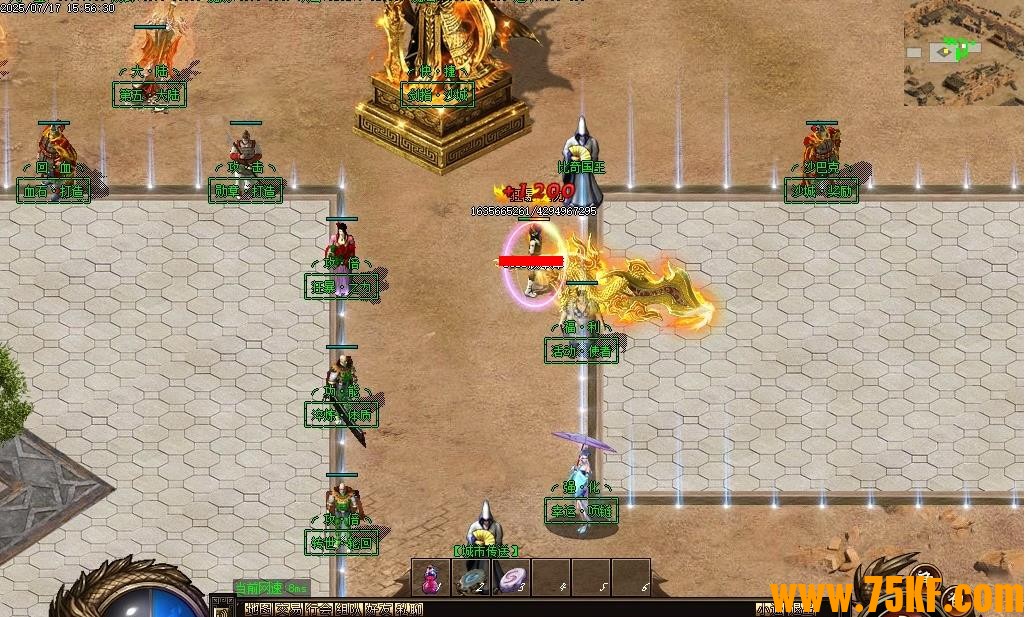Screen dimensions: 1028x617
Task: Open the 行会 guild panel
Action: pyautogui.click(x=318, y=609)
